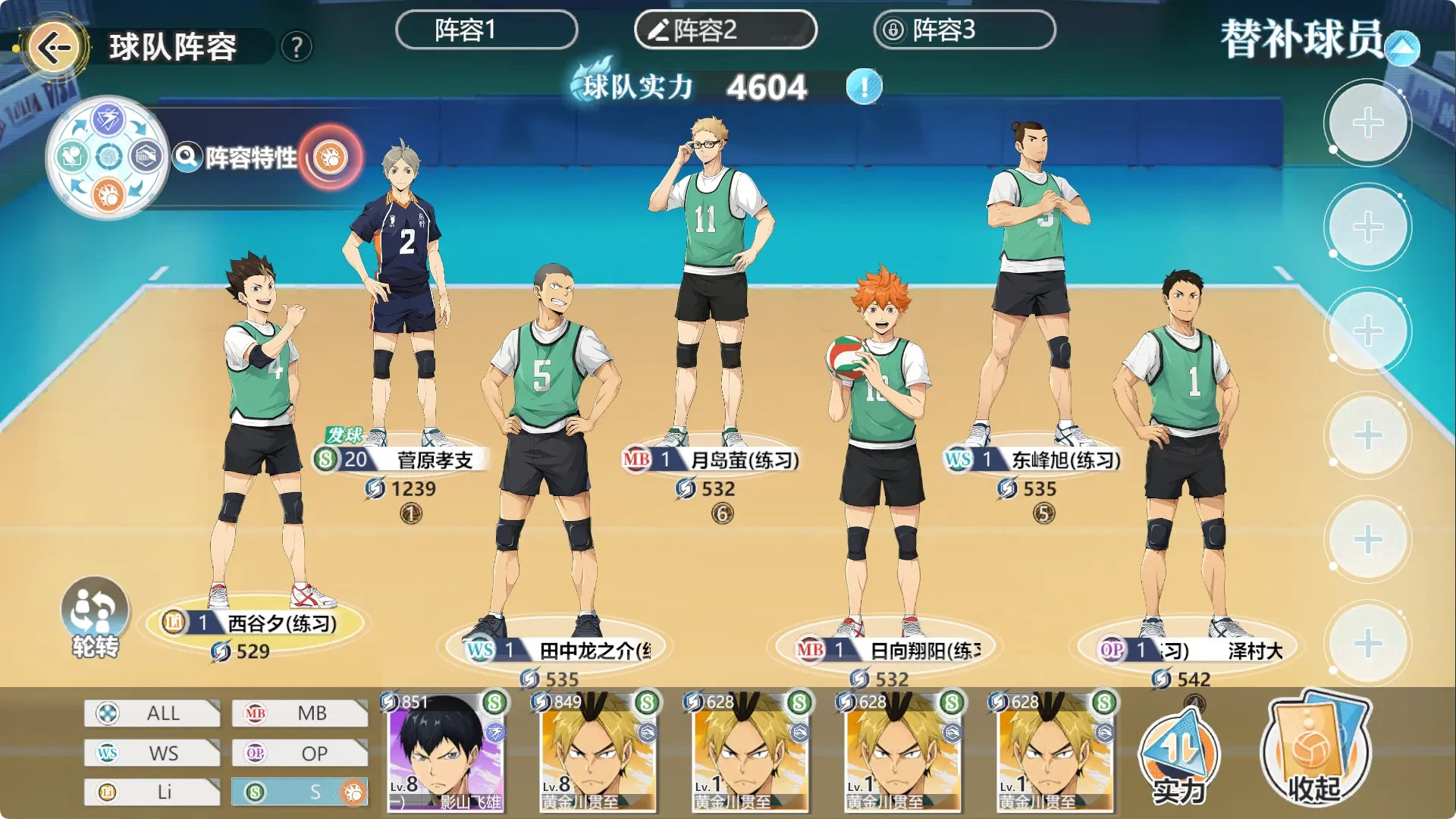Image resolution: width=1456 pixels, height=819 pixels.
Task: Collapse the 替补球员 substitutes panel arrow
Action: tap(1402, 49)
